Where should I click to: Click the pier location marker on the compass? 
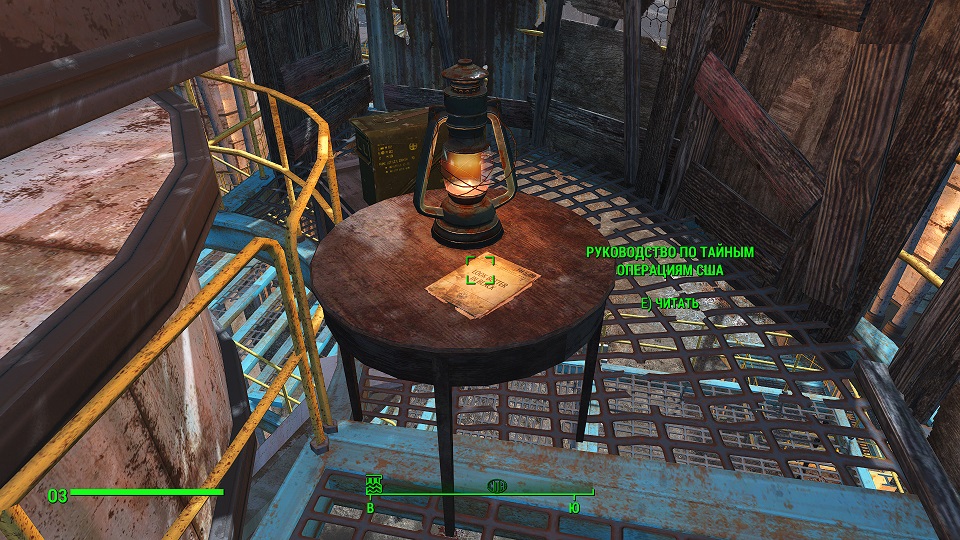click(376, 484)
